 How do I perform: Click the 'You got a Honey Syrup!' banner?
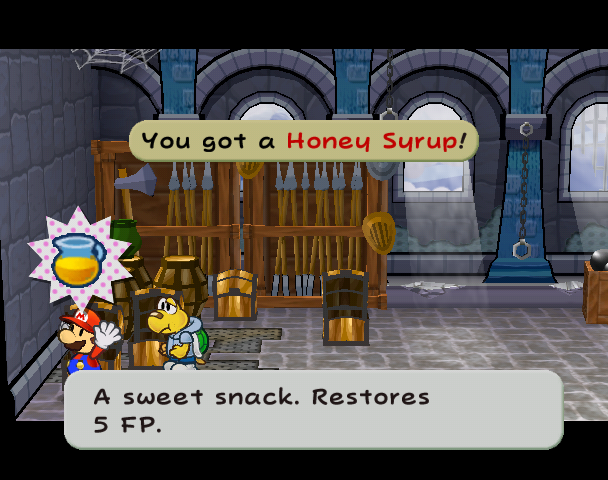point(303,140)
